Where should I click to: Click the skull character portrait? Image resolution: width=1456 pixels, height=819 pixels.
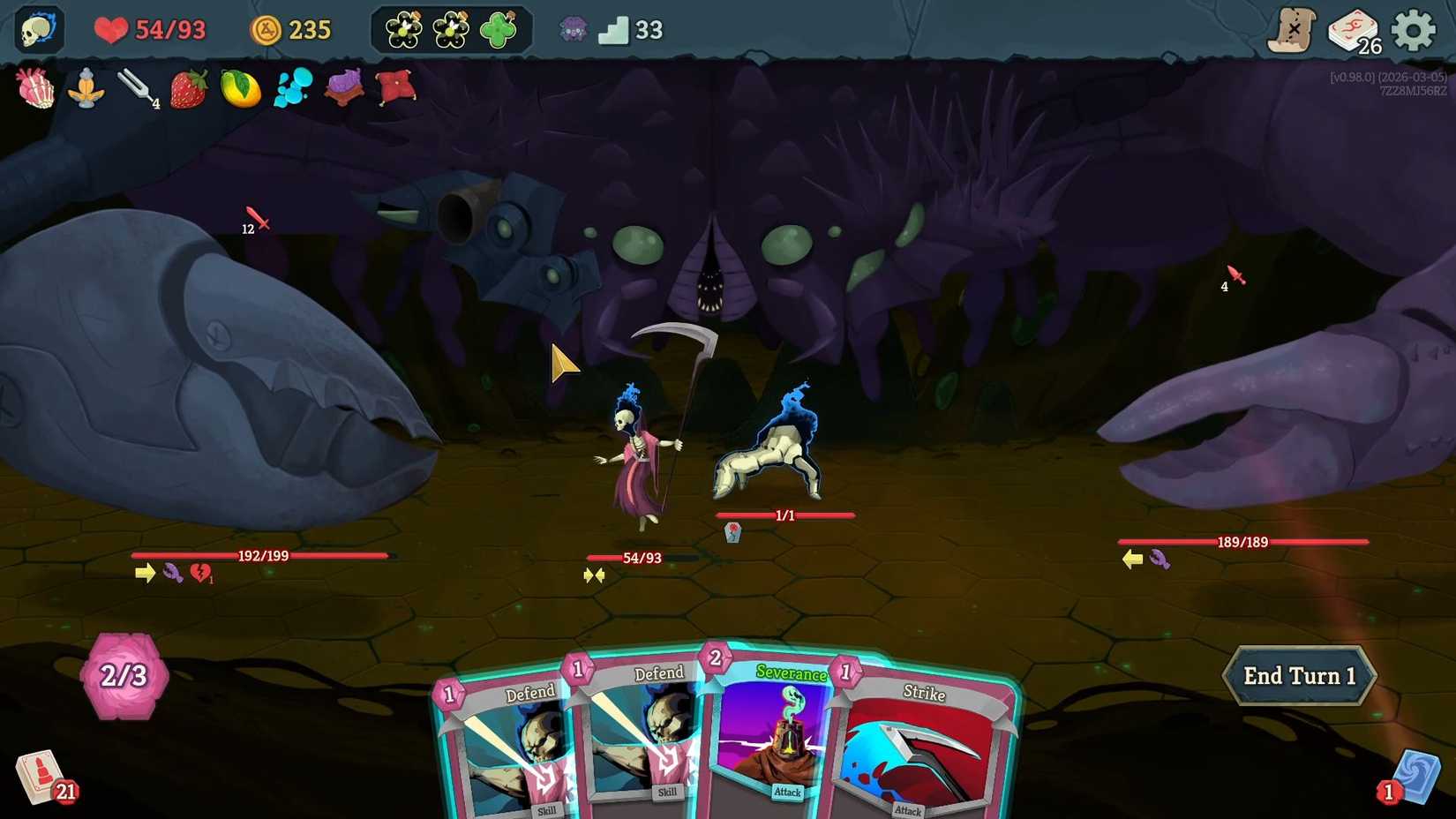click(x=37, y=29)
